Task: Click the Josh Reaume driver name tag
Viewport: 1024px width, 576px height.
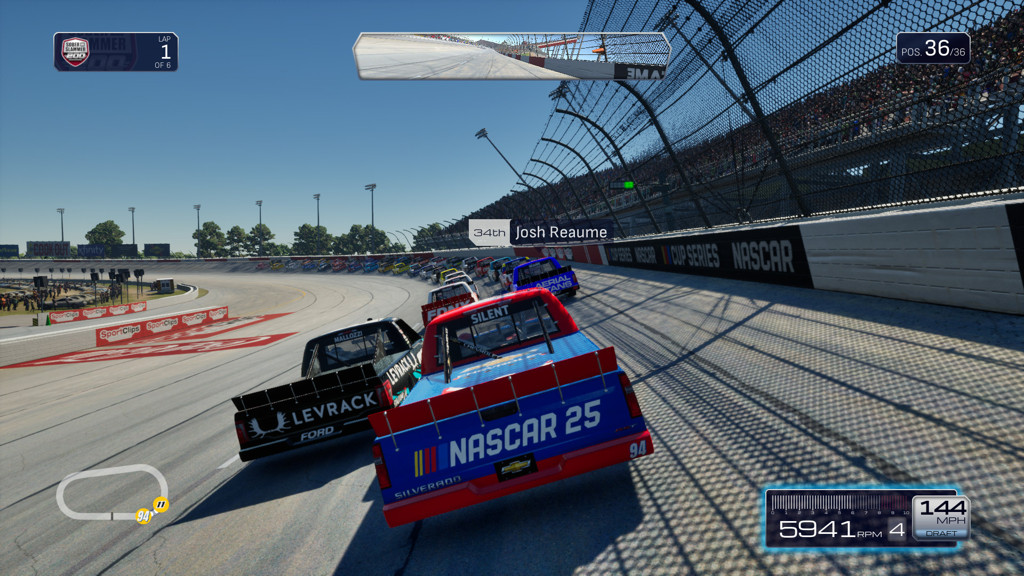Action: coord(541,232)
